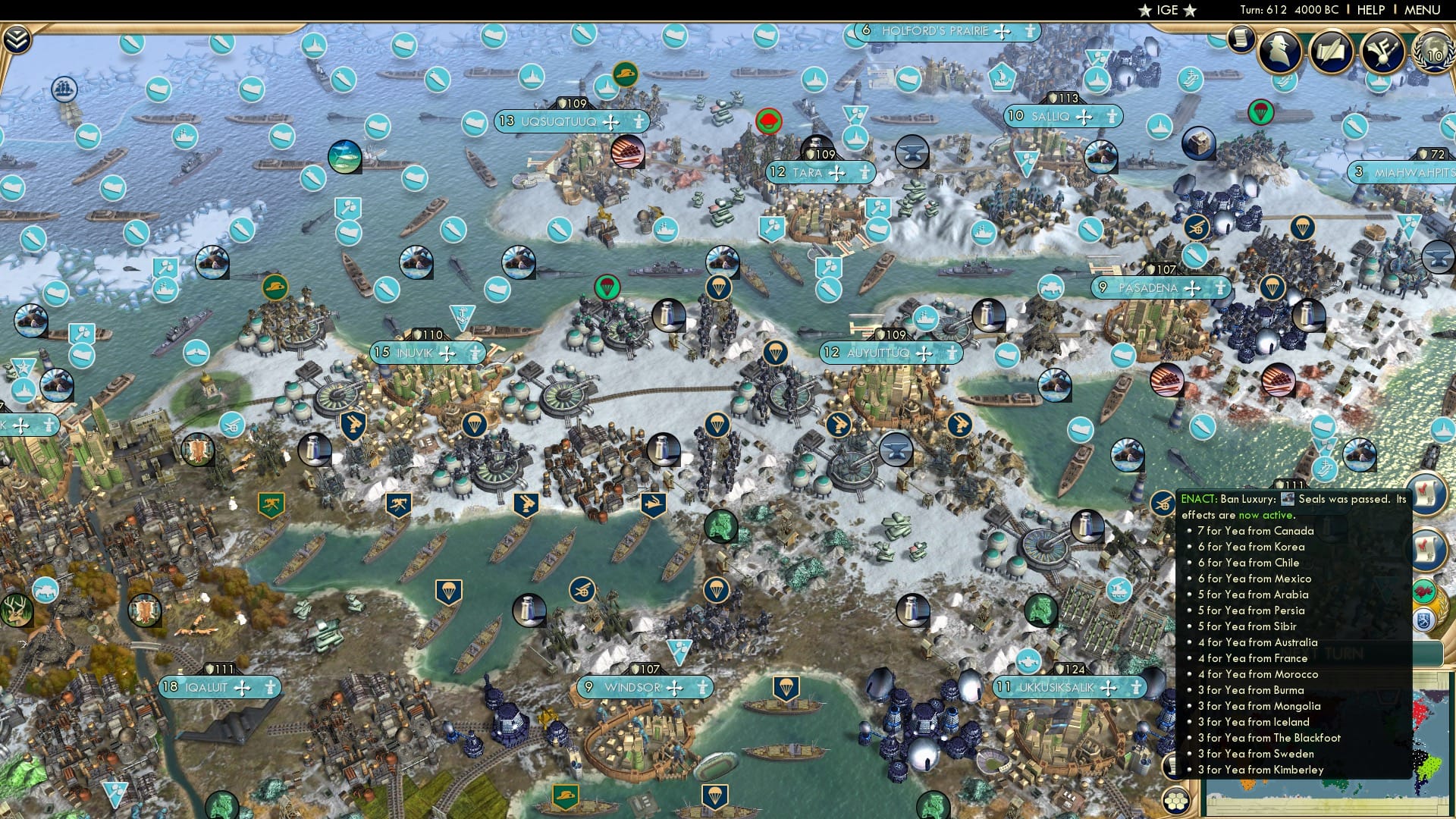Click the green dragon crest notification icon

(x=1423, y=589)
